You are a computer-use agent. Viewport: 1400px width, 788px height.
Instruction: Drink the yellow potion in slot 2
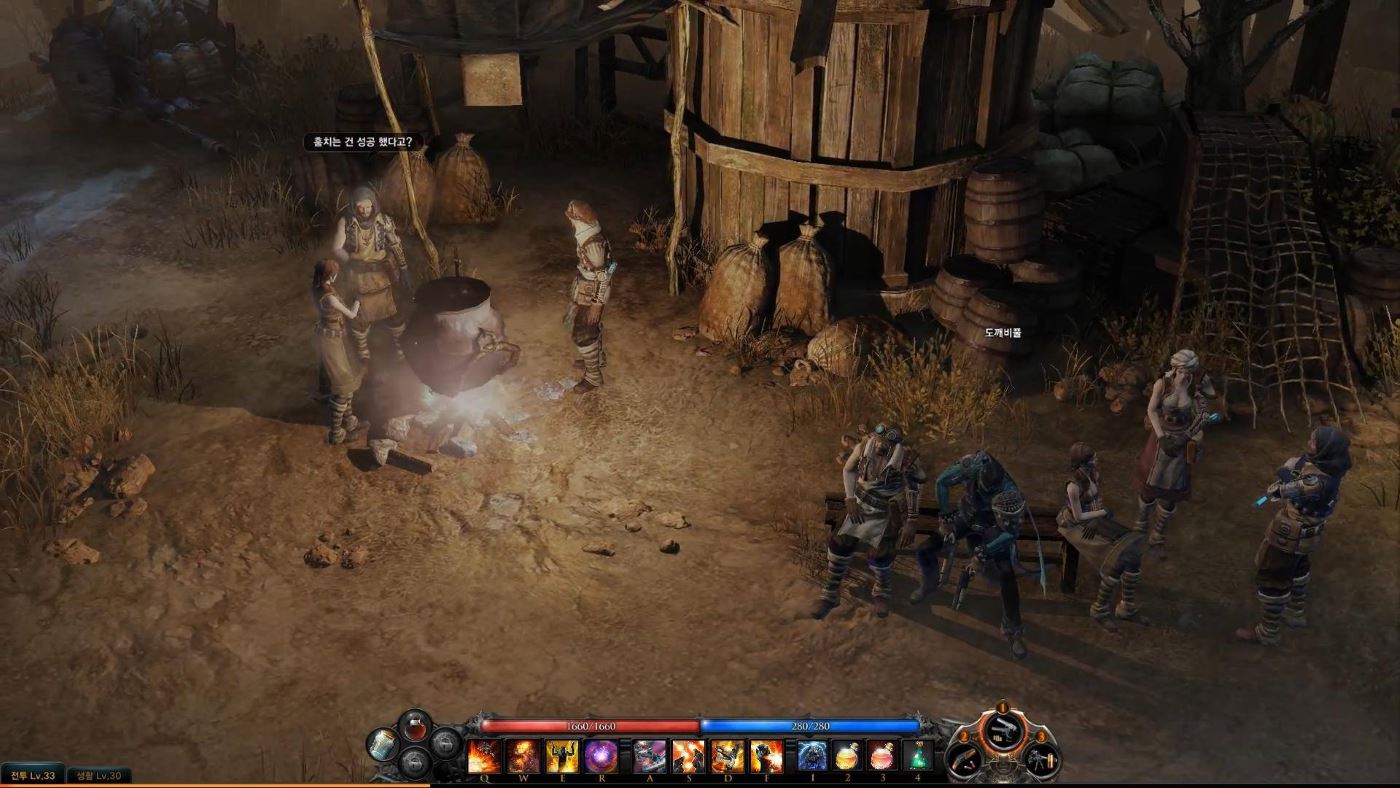pos(847,756)
